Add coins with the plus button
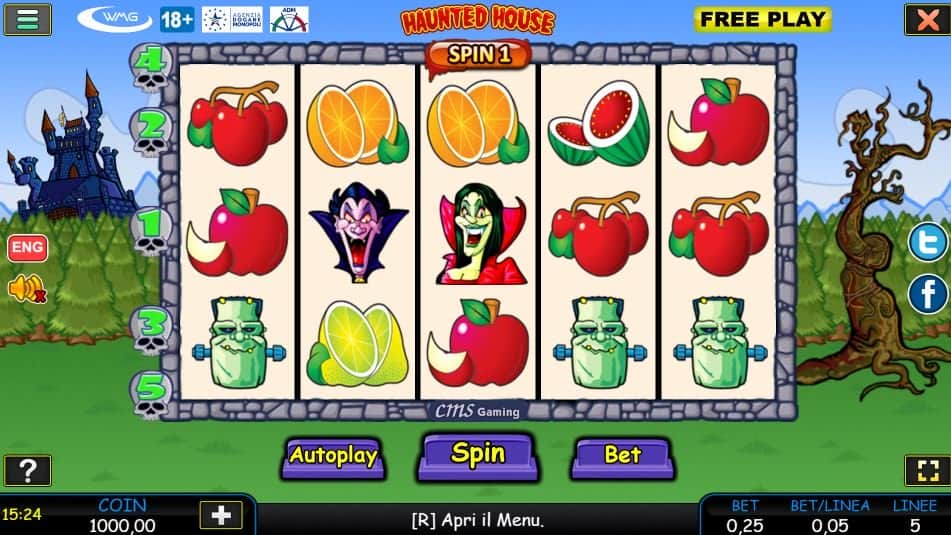951x535 pixels. click(221, 514)
